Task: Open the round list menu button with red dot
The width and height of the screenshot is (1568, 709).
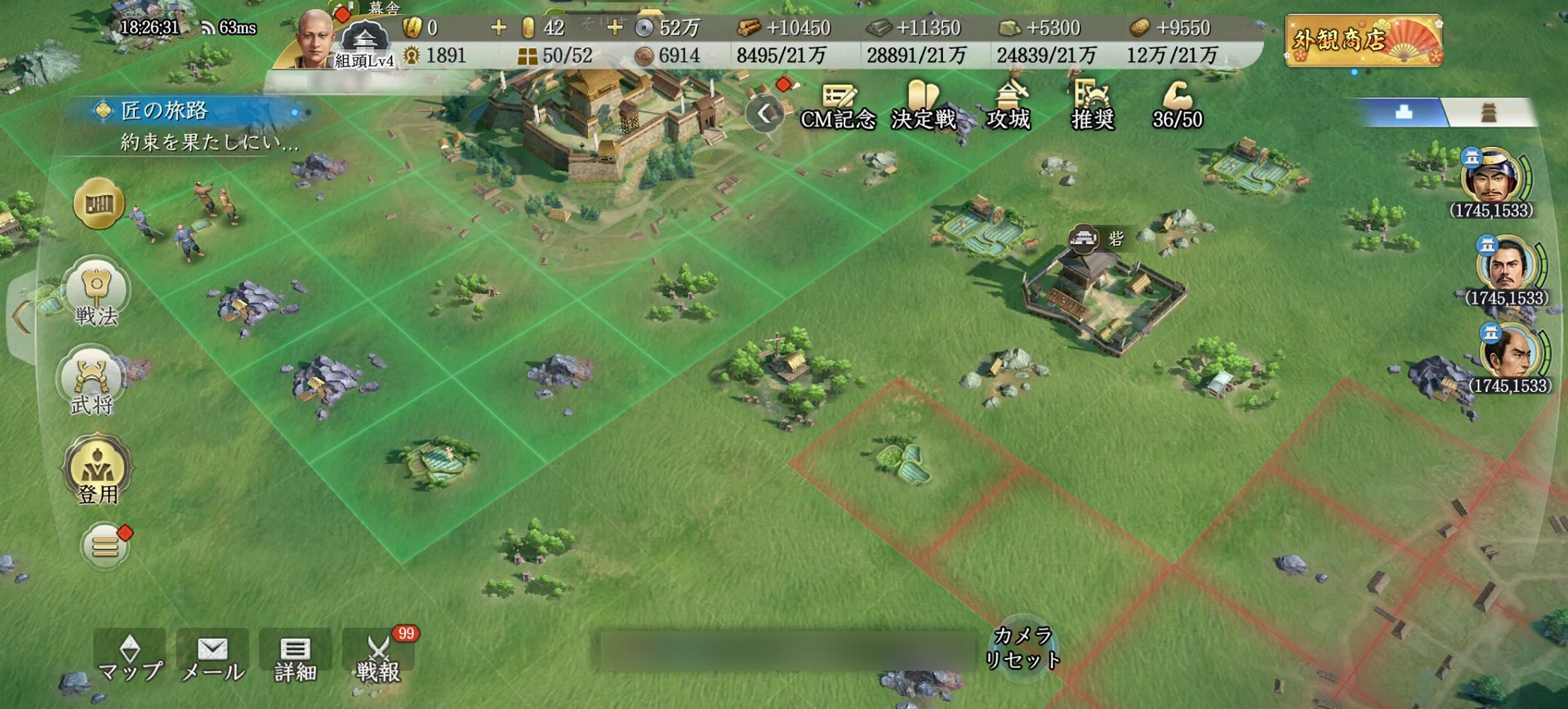Action: tap(105, 546)
